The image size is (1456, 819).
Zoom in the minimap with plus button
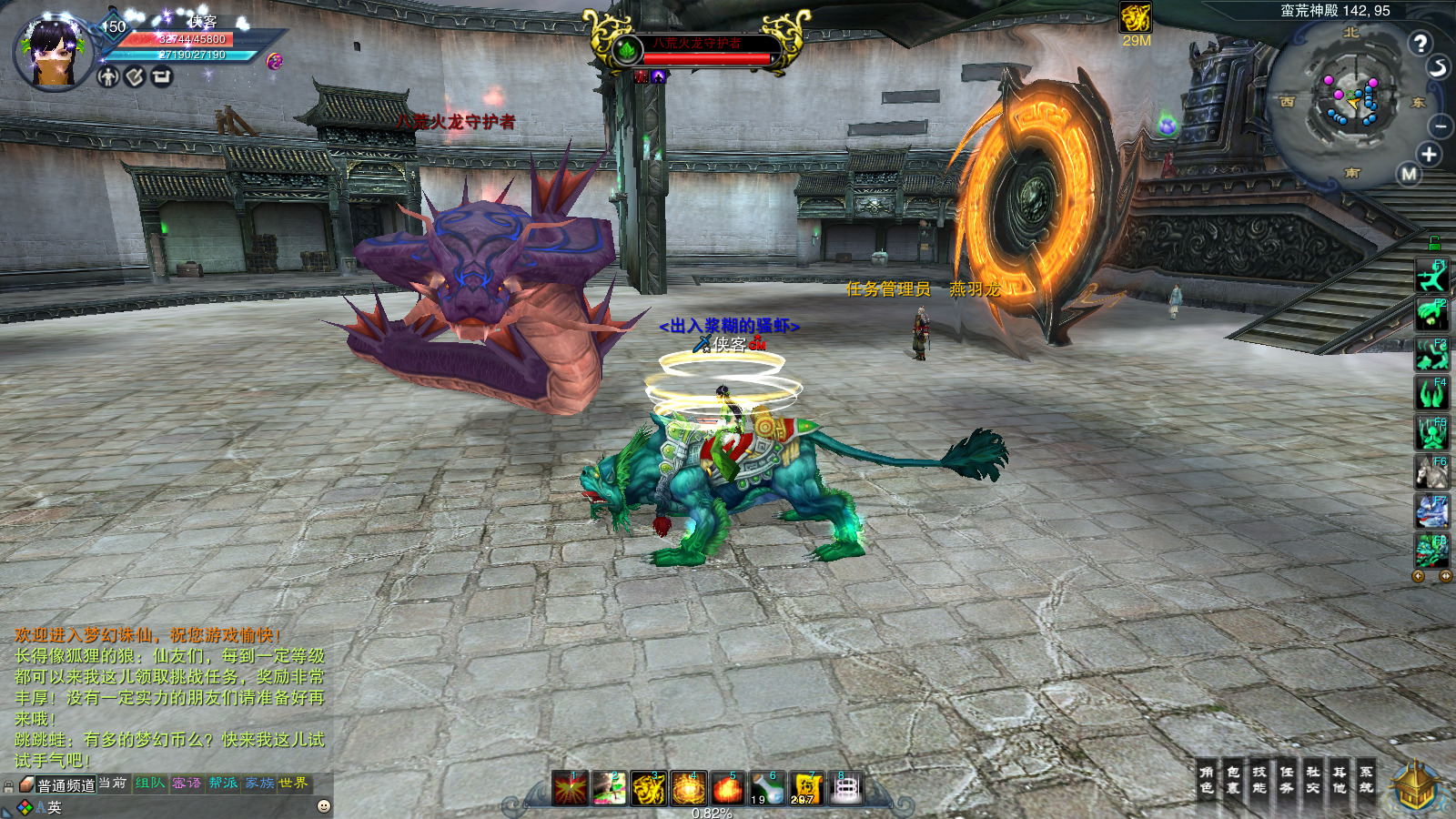pyautogui.click(x=1429, y=155)
